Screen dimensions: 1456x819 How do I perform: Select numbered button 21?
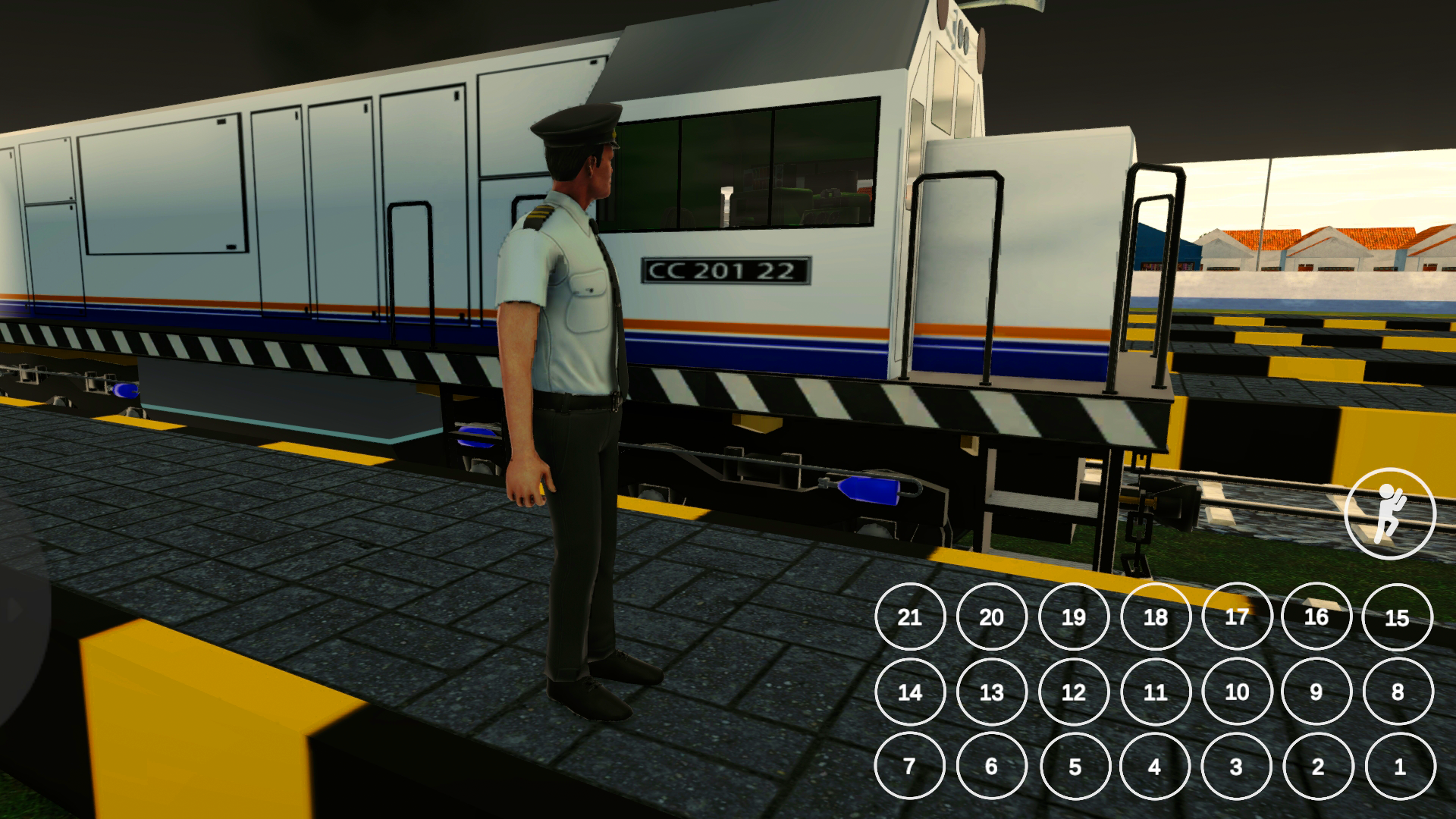910,617
